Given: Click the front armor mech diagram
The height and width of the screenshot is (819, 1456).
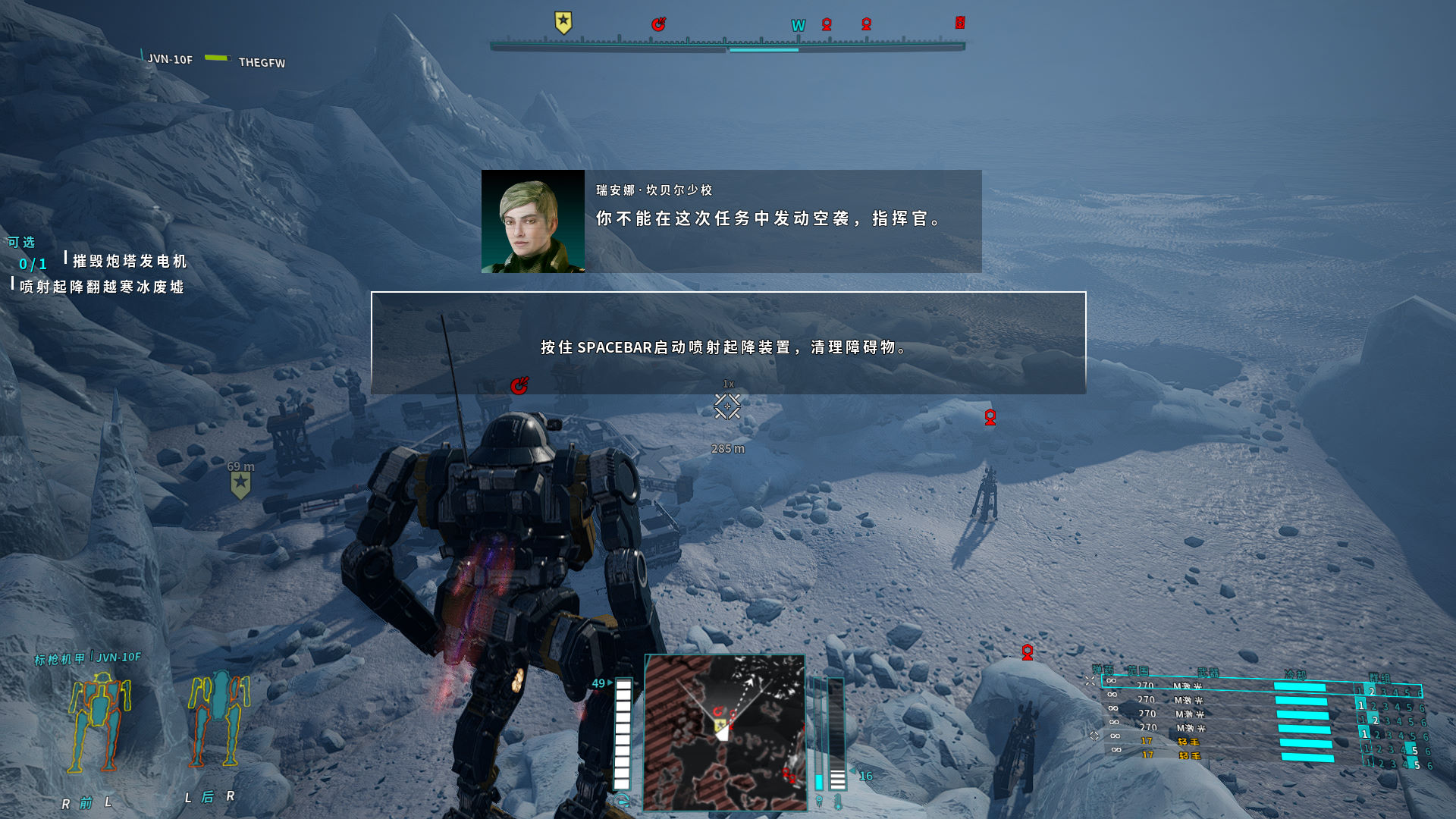Looking at the screenshot, I should pyautogui.click(x=99, y=723).
